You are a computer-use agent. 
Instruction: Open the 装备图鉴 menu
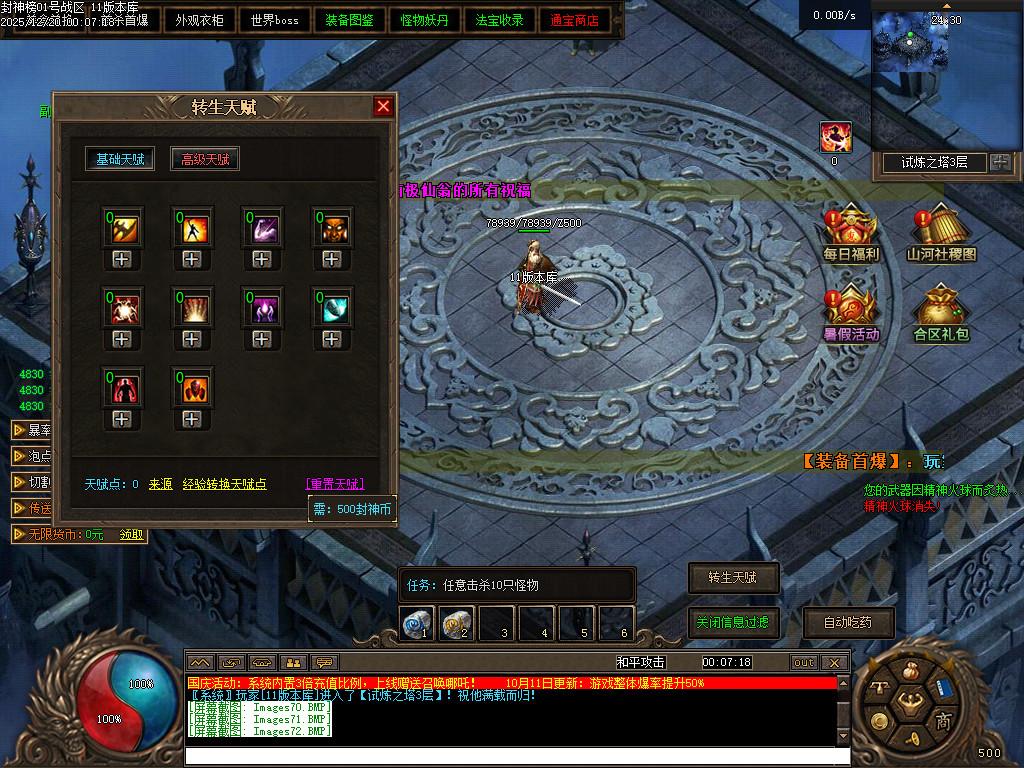(350, 20)
